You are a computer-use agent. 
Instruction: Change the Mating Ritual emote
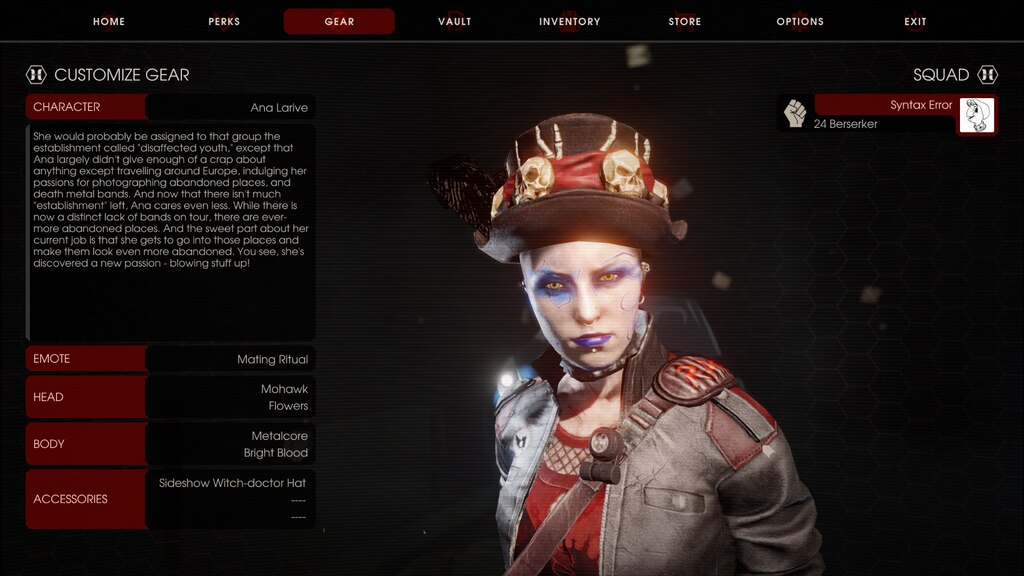[230, 359]
